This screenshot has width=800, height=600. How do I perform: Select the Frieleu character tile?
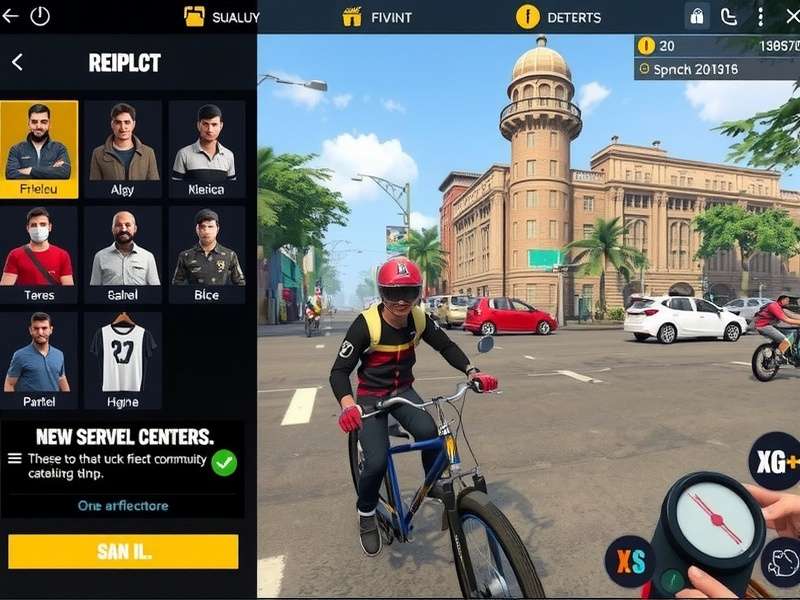point(38,148)
